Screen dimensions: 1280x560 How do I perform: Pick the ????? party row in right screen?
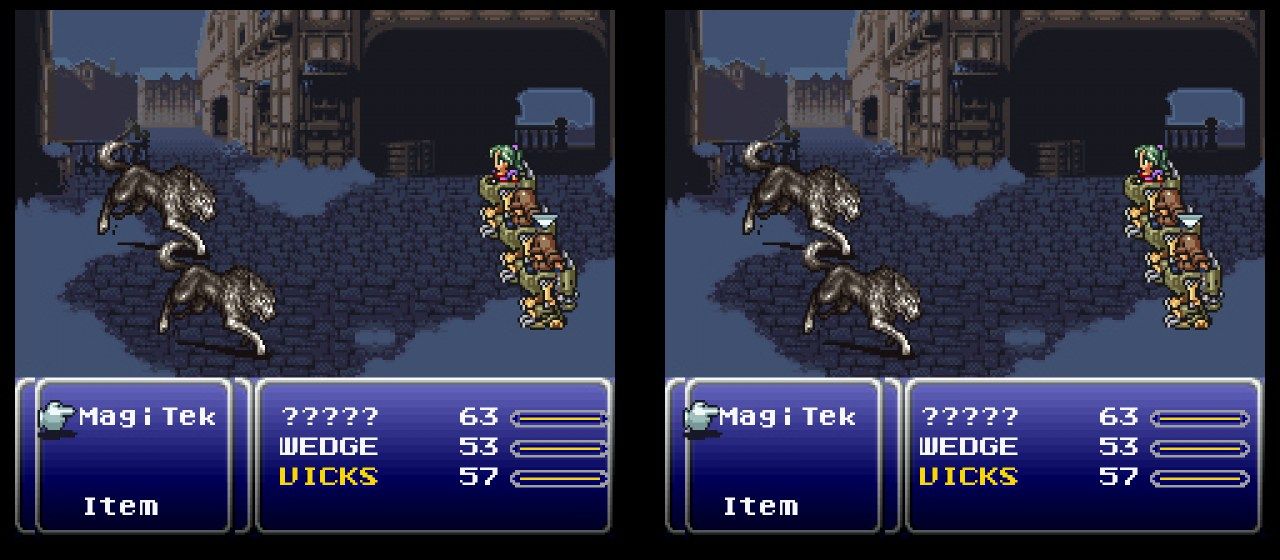[x=970, y=416]
